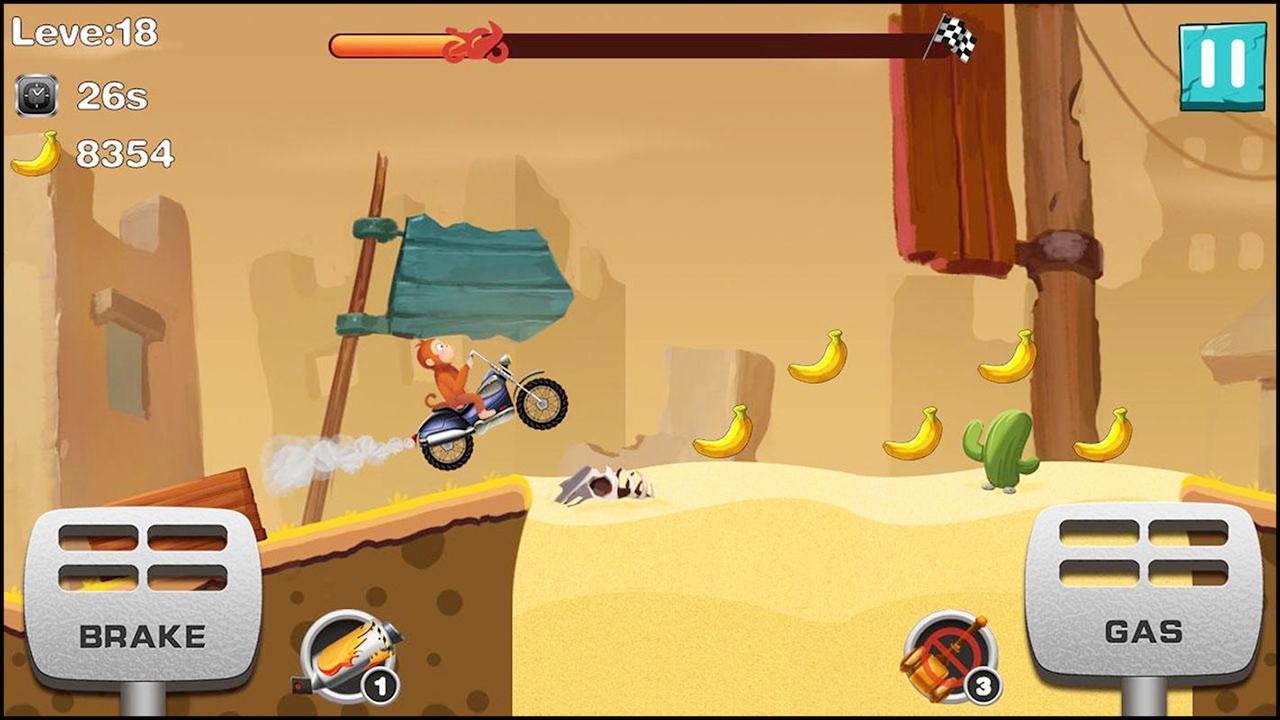Hit the BRAKE pedal

[x=142, y=596]
